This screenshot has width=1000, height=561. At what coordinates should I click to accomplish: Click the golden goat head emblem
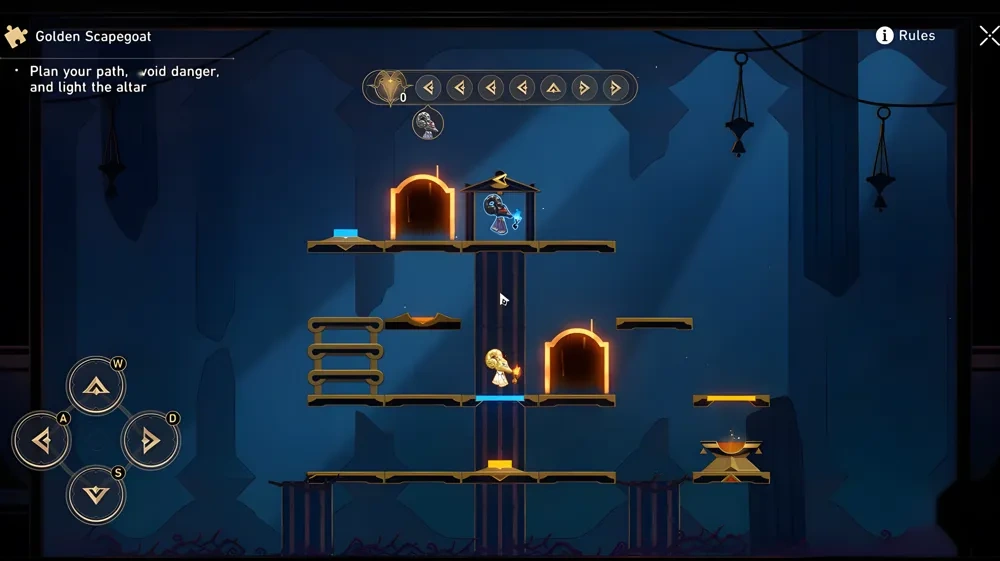pos(385,88)
